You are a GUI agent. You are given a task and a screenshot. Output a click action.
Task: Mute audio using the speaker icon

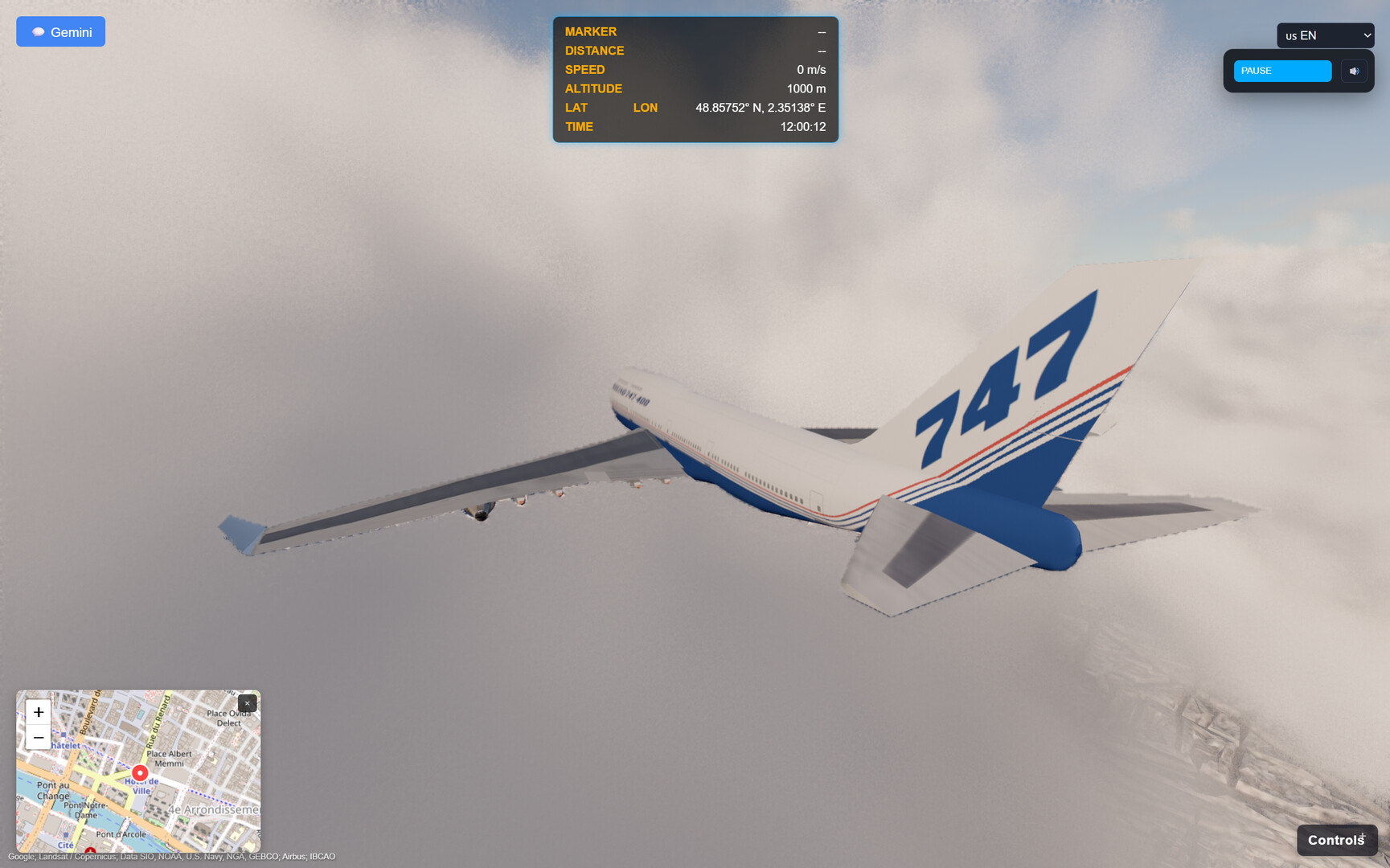[x=1354, y=71]
